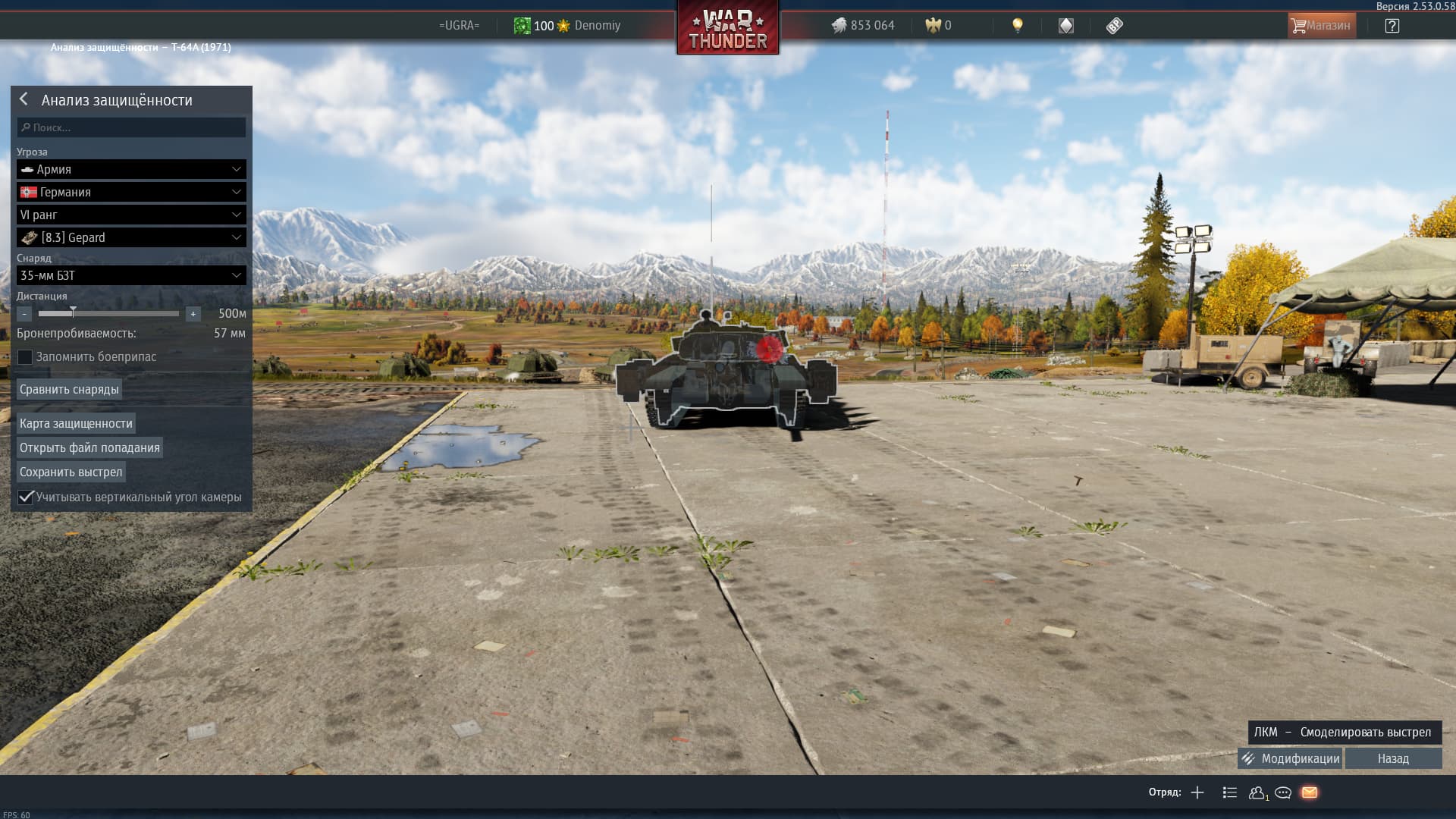The height and width of the screenshot is (819, 1456).
Task: Open the Gepard vehicle dropdown
Action: pos(131,237)
